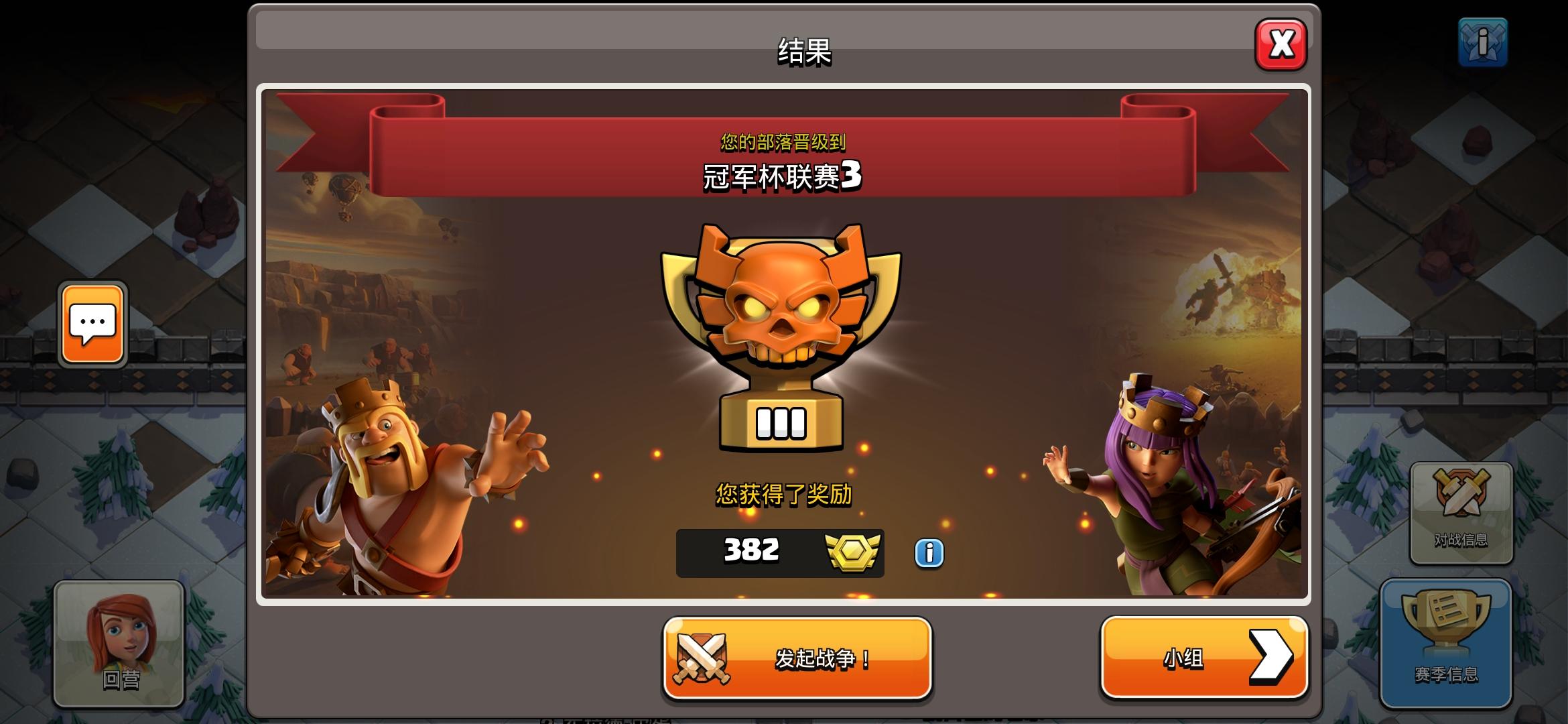Tap the 结果 title at the top
The width and height of the screenshot is (1568, 724).
(804, 53)
